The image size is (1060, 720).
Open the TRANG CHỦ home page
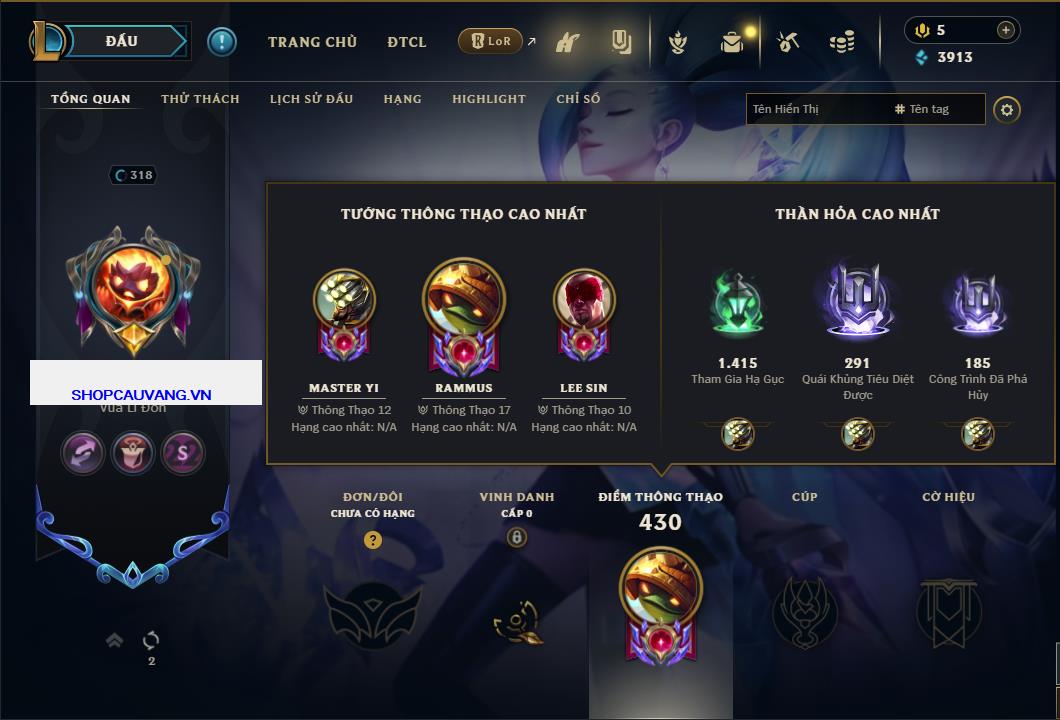pos(312,42)
